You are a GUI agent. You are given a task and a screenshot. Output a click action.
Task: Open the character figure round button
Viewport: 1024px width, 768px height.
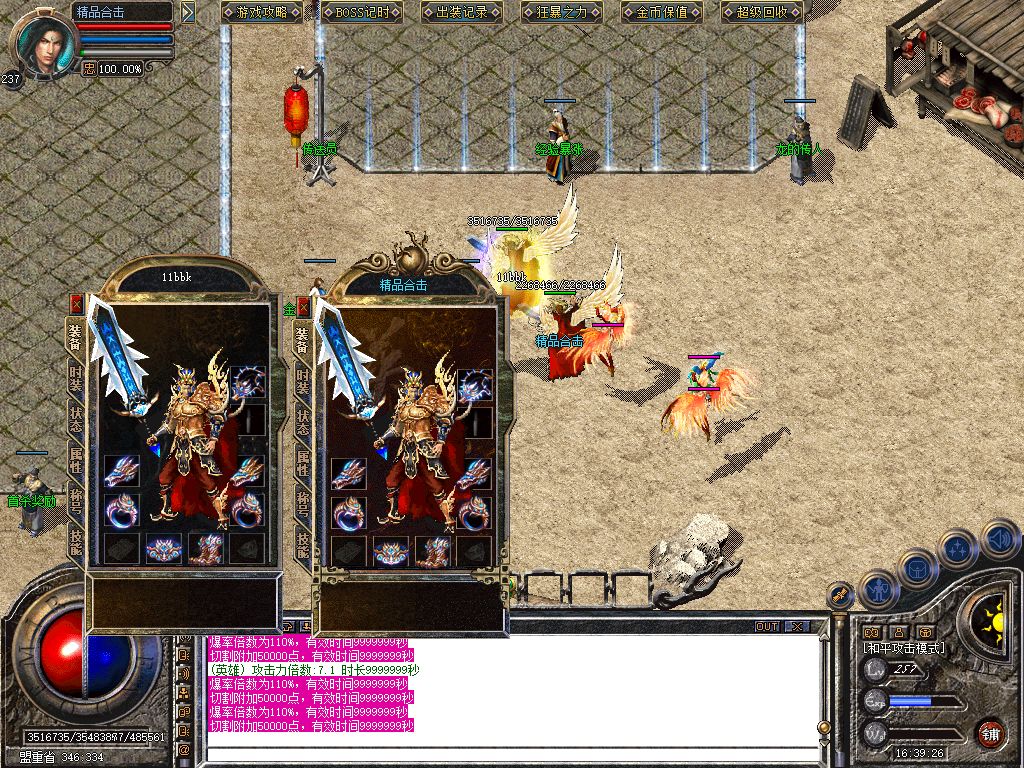880,589
